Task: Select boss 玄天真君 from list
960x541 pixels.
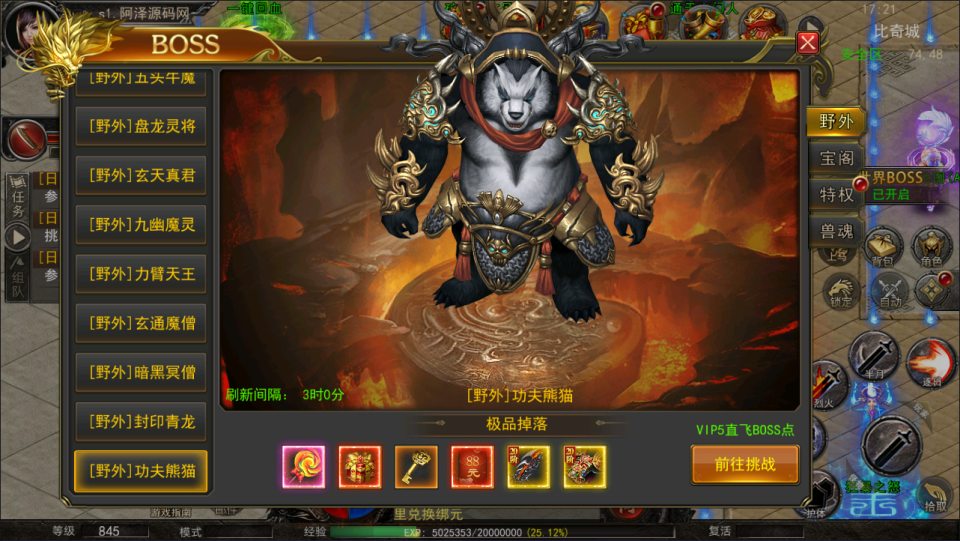Action: pos(141,175)
